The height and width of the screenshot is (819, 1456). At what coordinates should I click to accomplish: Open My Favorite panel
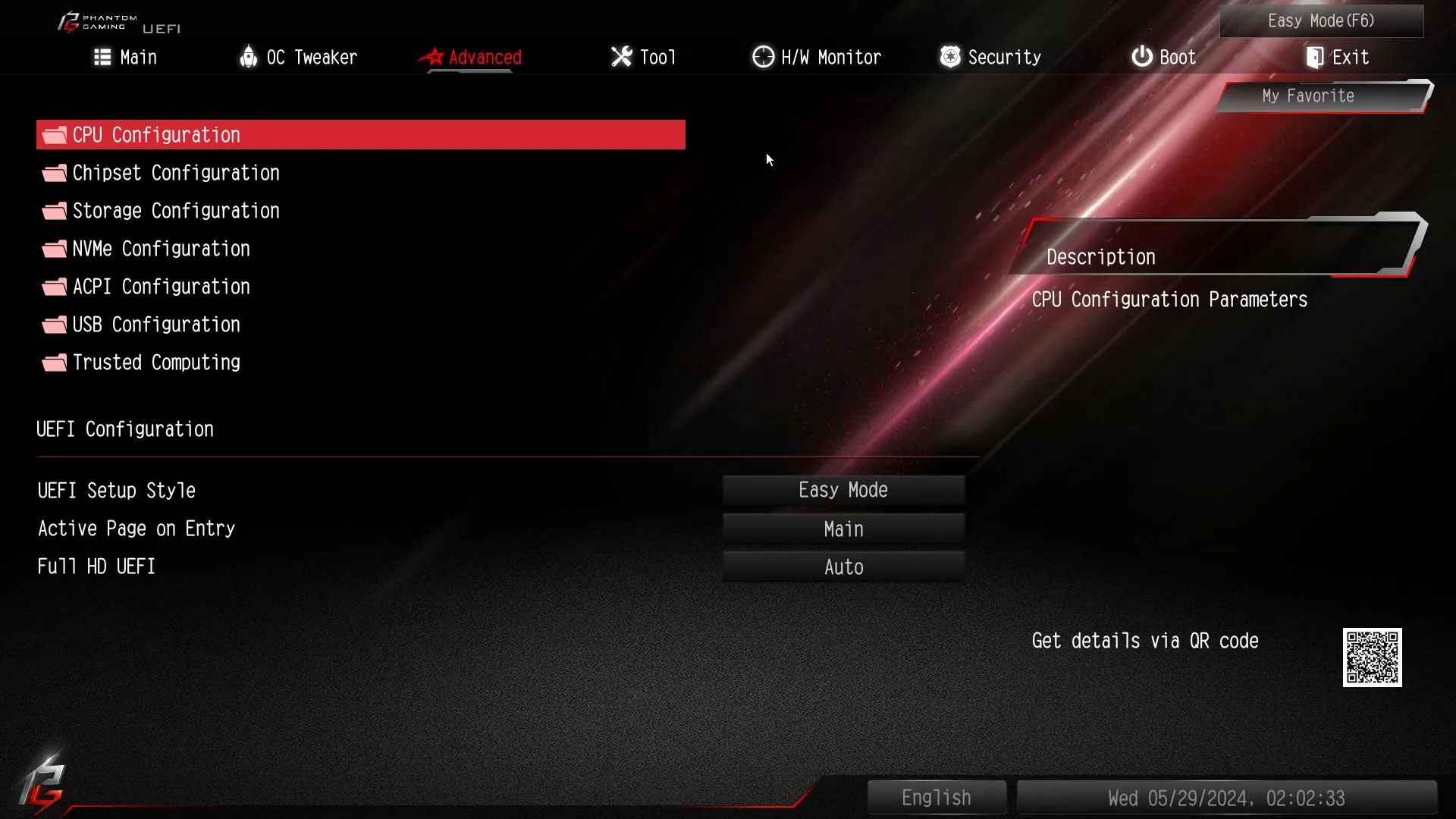click(1308, 96)
